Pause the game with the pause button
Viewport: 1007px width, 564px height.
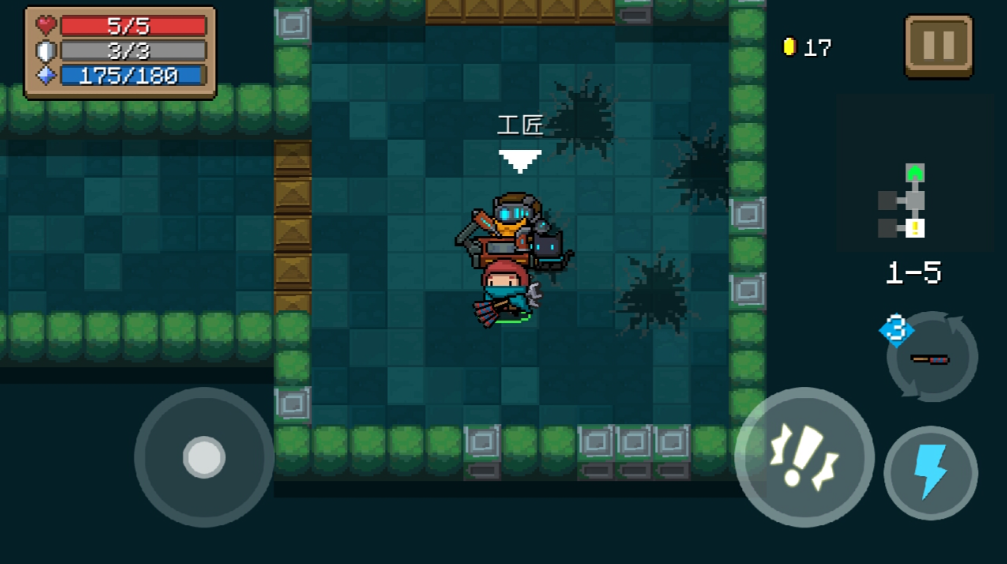(938, 46)
